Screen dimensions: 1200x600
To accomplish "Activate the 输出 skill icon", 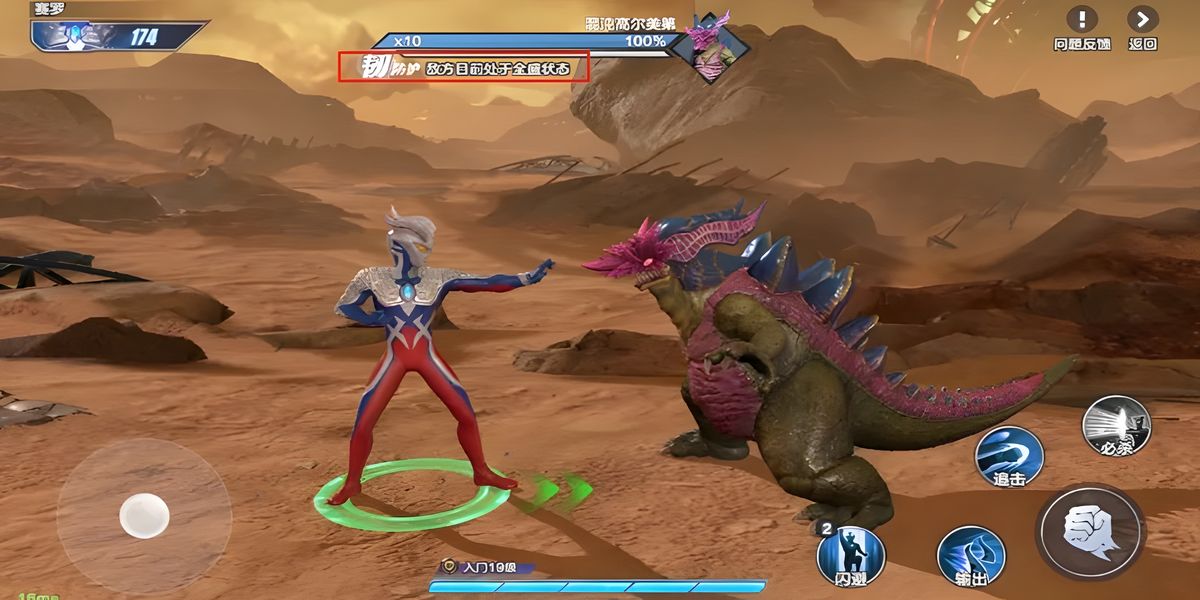I will (x=970, y=556).
